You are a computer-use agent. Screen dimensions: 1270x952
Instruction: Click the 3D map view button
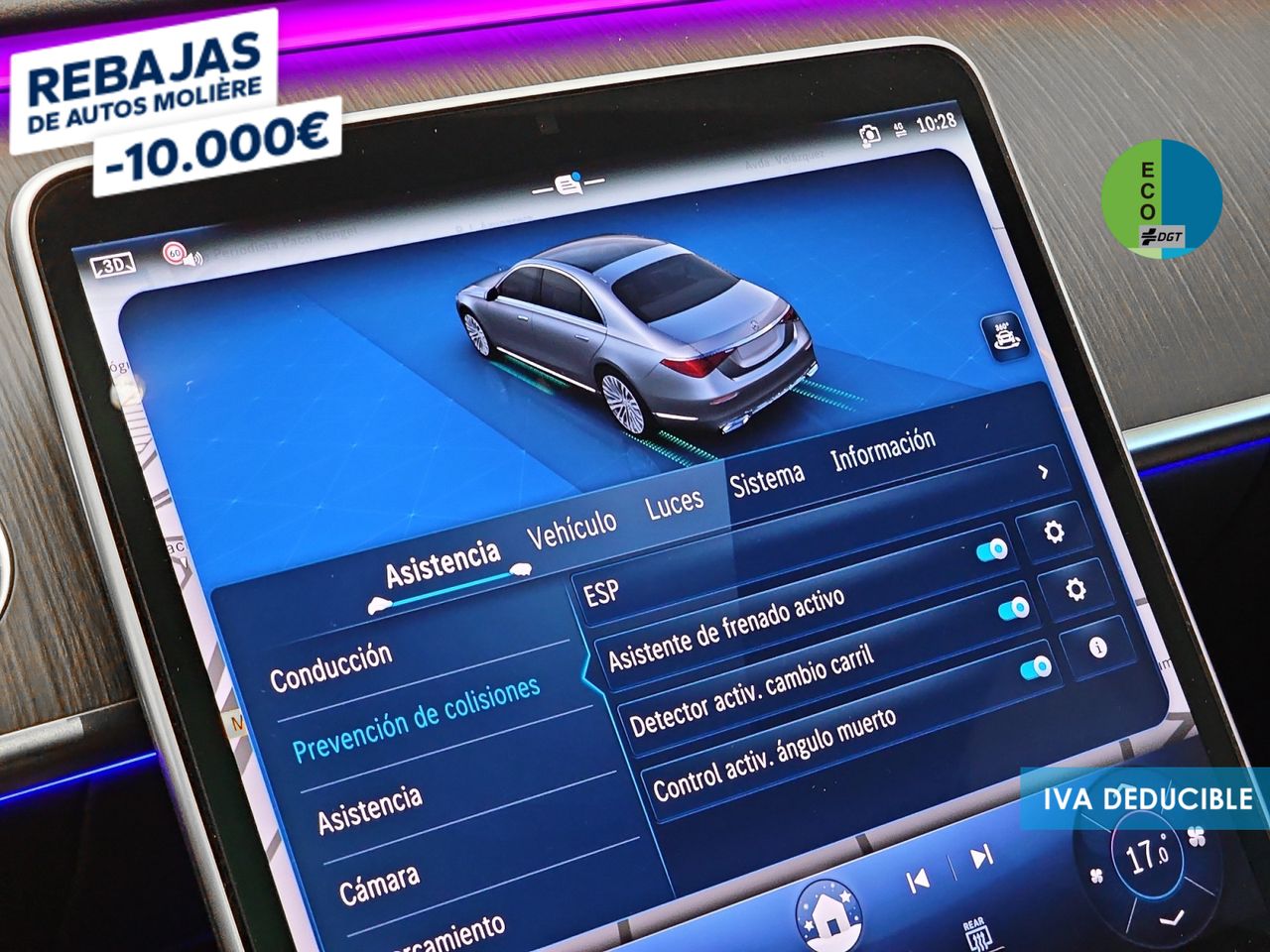111,265
